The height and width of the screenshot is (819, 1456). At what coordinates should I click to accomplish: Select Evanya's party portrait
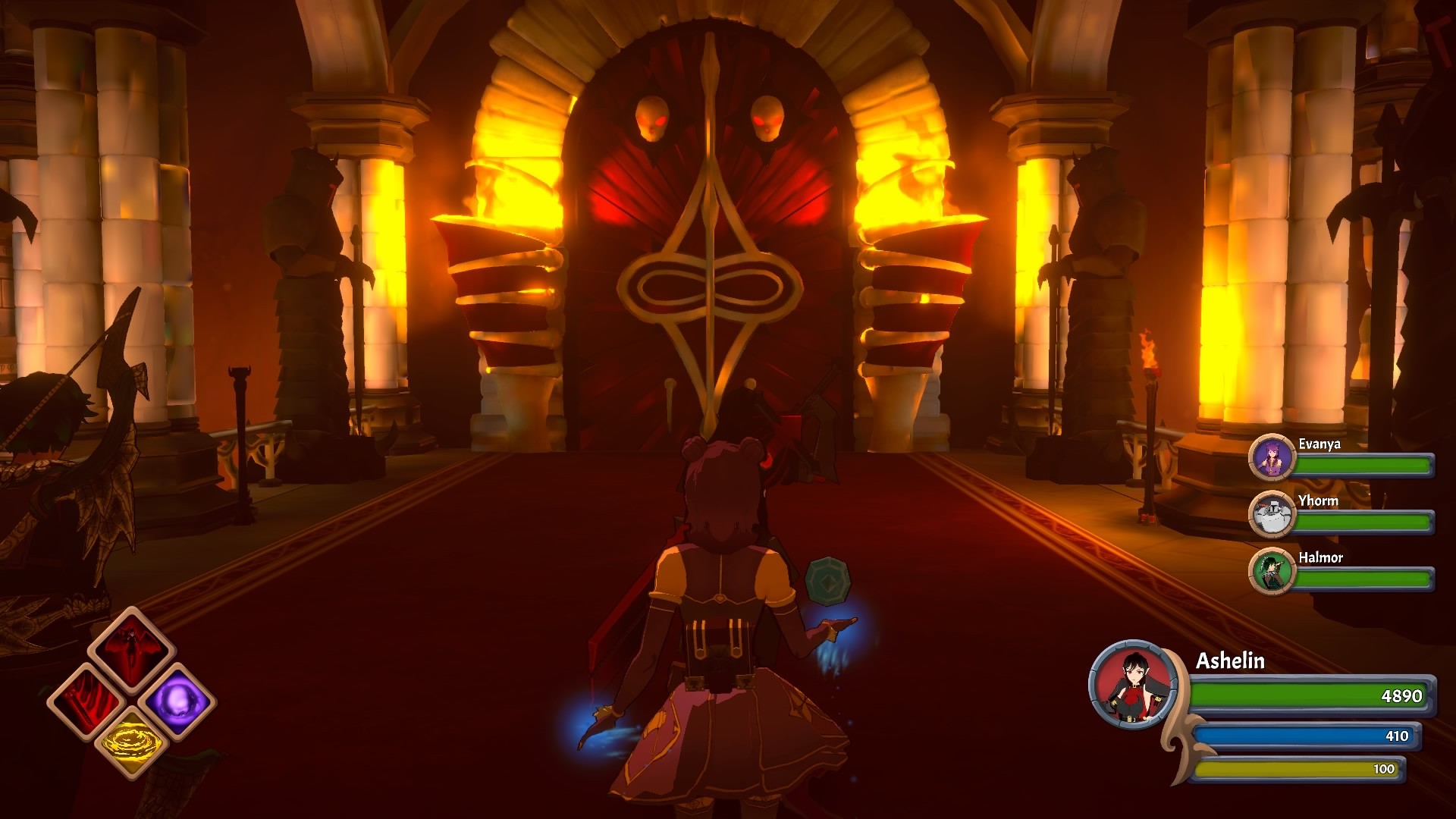pyautogui.click(x=1271, y=457)
